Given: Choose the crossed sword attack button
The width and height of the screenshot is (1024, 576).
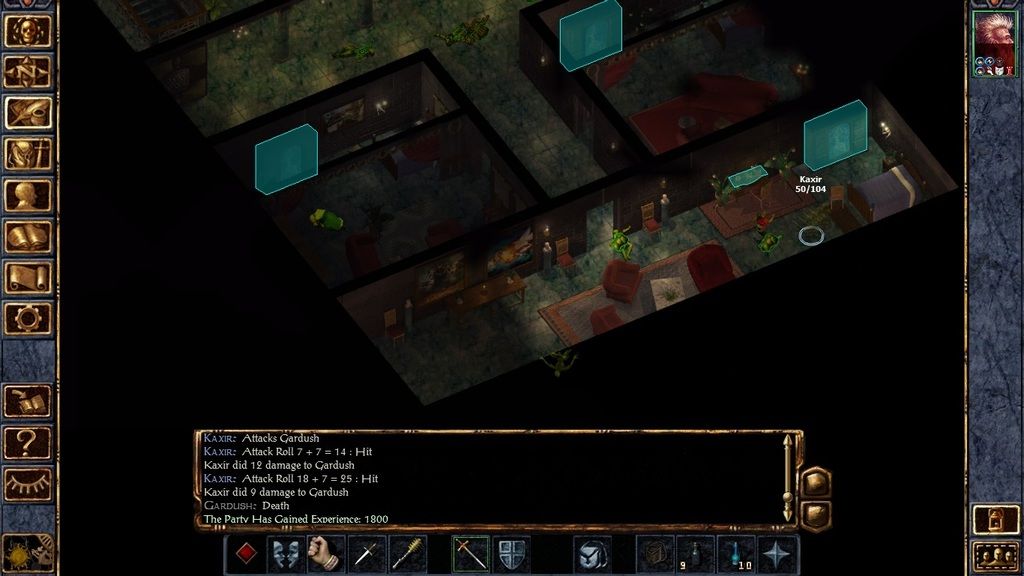Looking at the screenshot, I should click(470, 555).
